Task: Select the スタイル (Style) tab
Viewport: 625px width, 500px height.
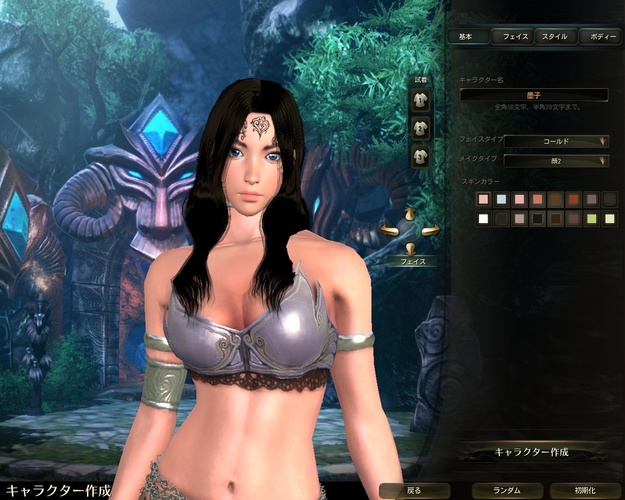Action: coord(554,36)
